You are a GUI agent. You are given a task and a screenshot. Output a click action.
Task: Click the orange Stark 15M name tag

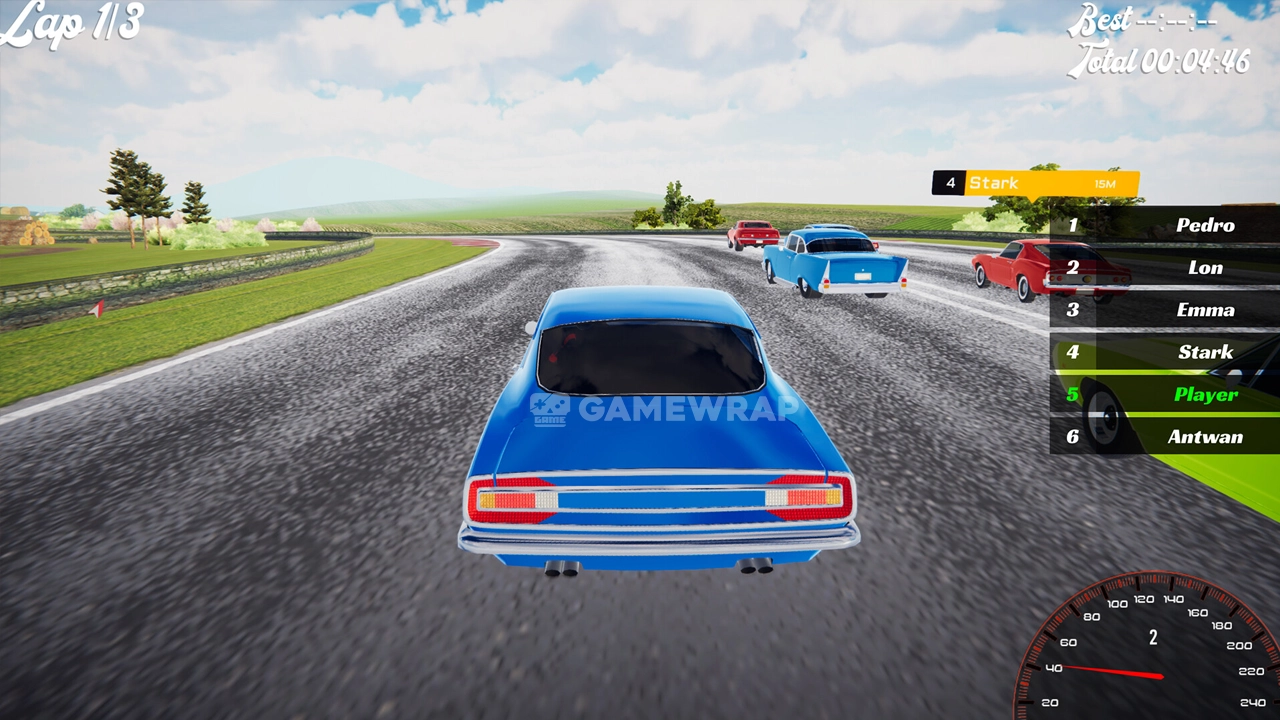coord(1036,183)
